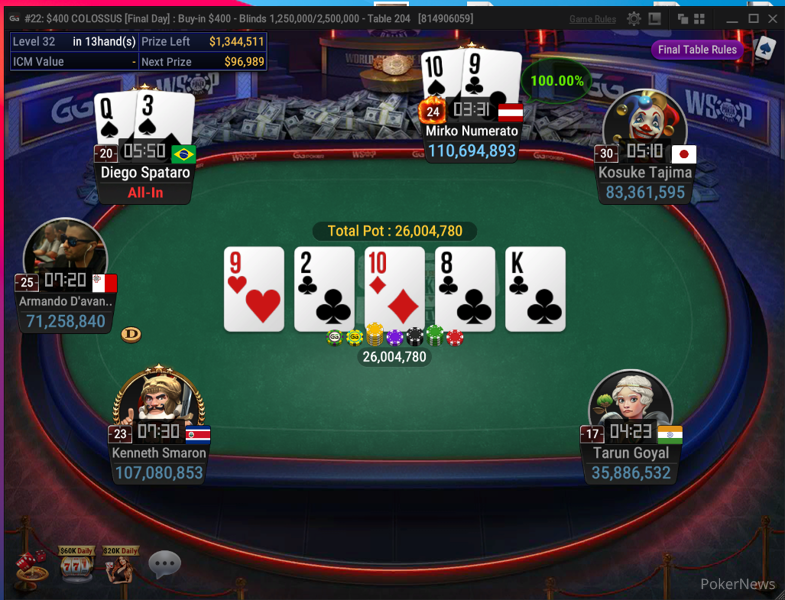Image resolution: width=785 pixels, height=600 pixels.
Task: Select the cascade windows icon
Action: pyautogui.click(x=683, y=19)
